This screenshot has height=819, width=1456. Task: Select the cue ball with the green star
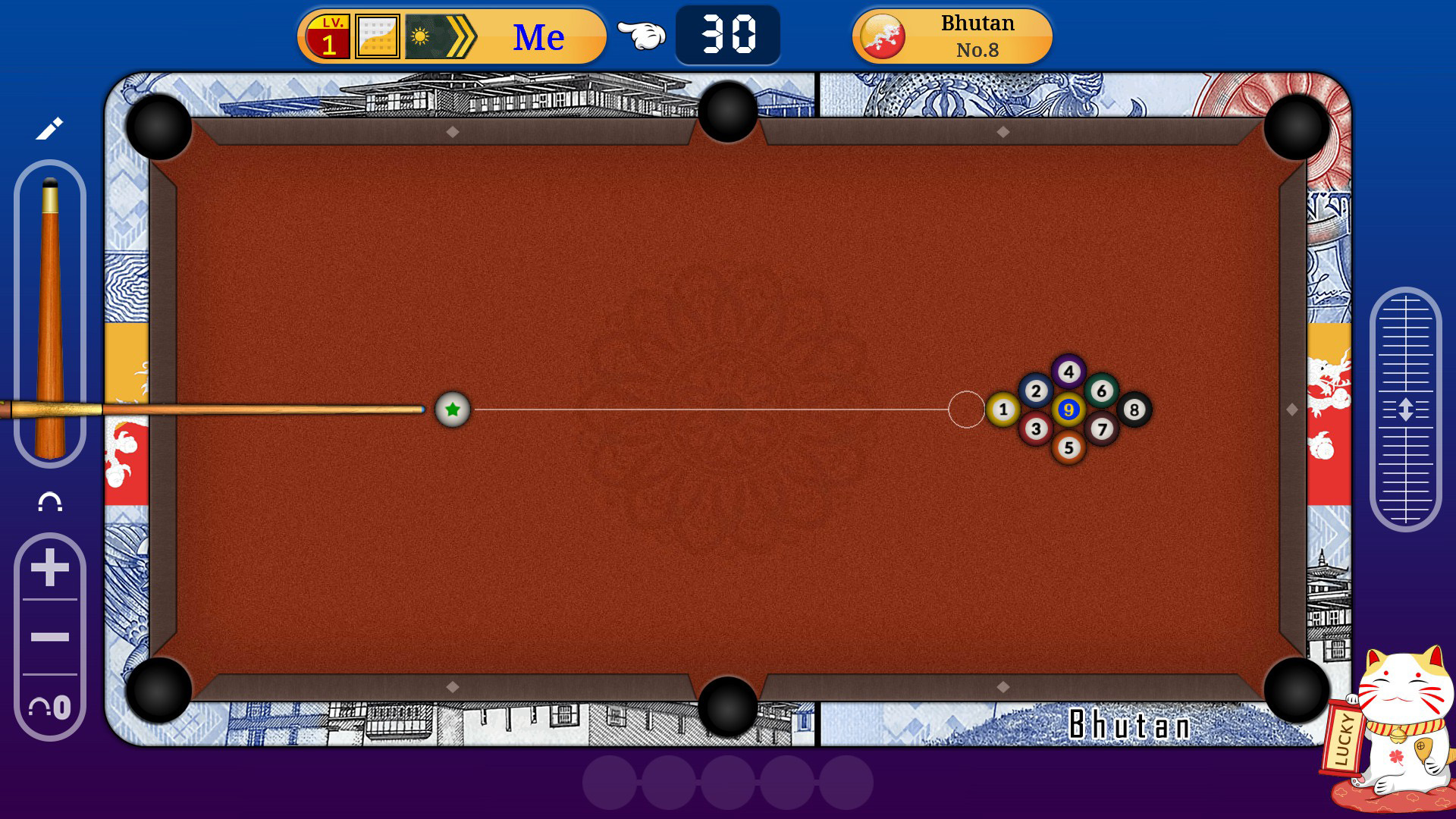point(452,409)
